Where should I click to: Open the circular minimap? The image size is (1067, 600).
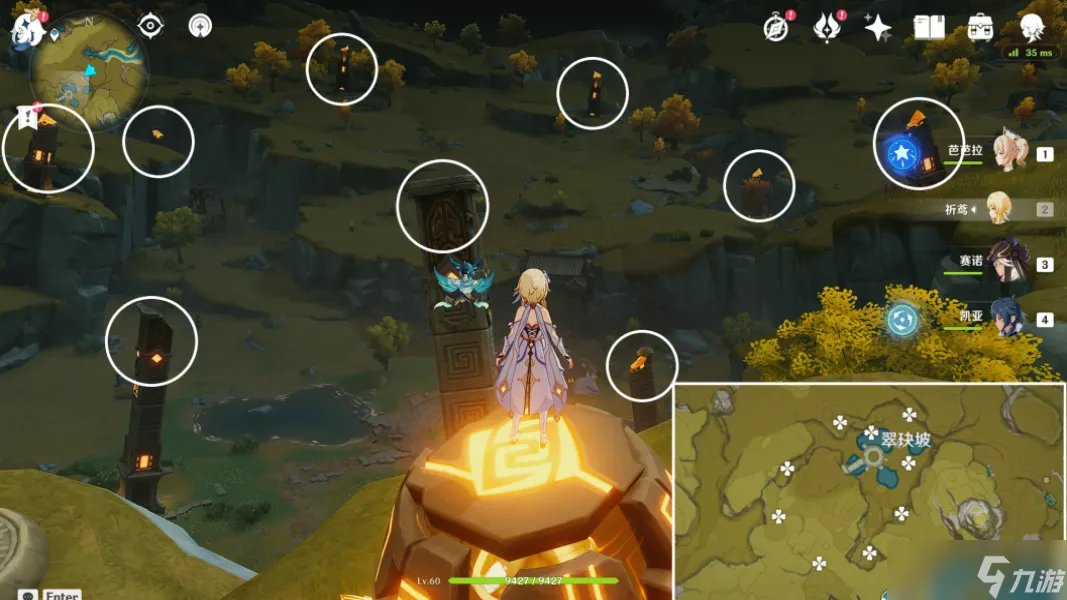click(89, 70)
